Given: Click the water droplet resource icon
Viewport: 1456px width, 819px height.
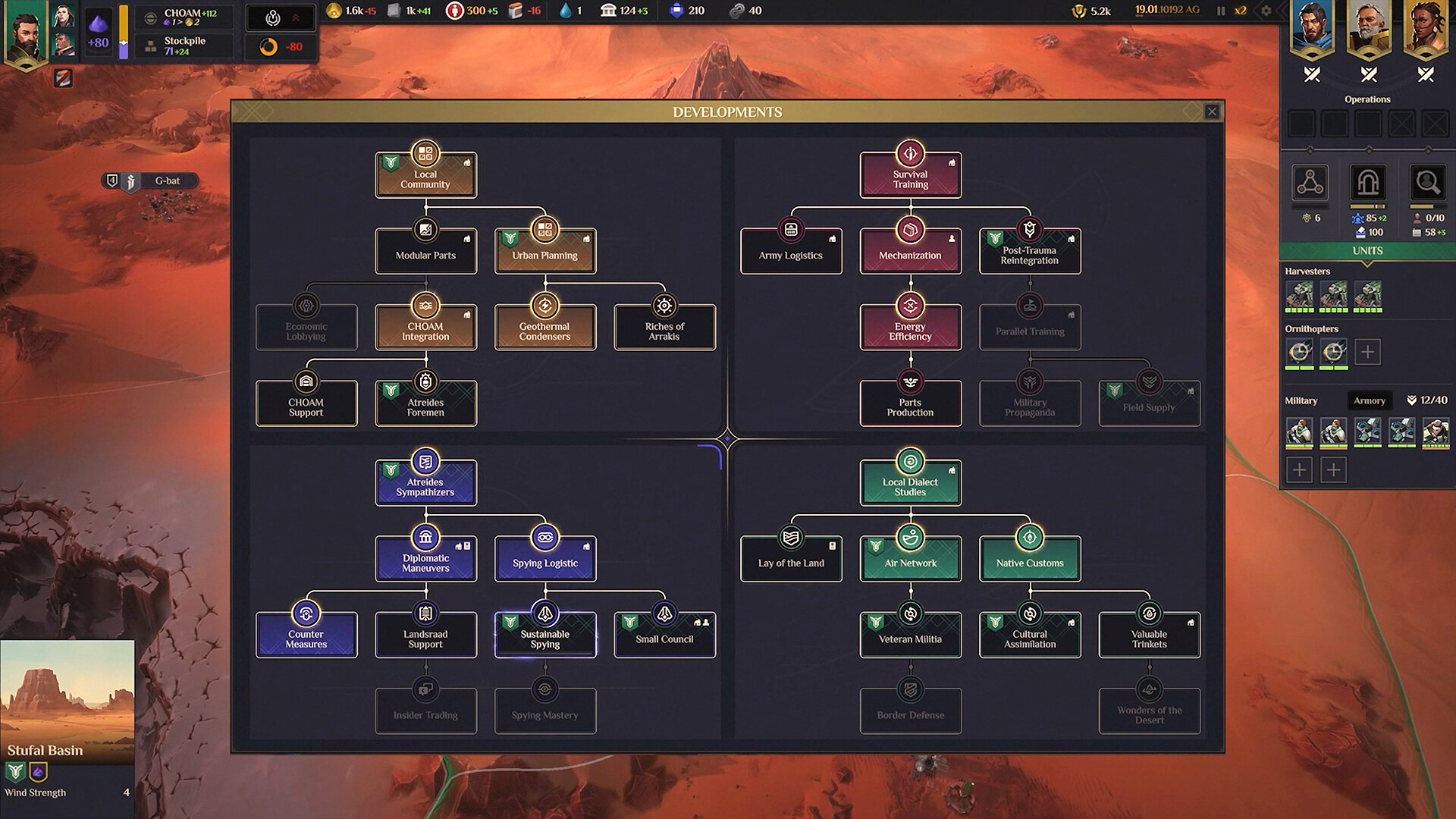Looking at the screenshot, I should pos(567,11).
